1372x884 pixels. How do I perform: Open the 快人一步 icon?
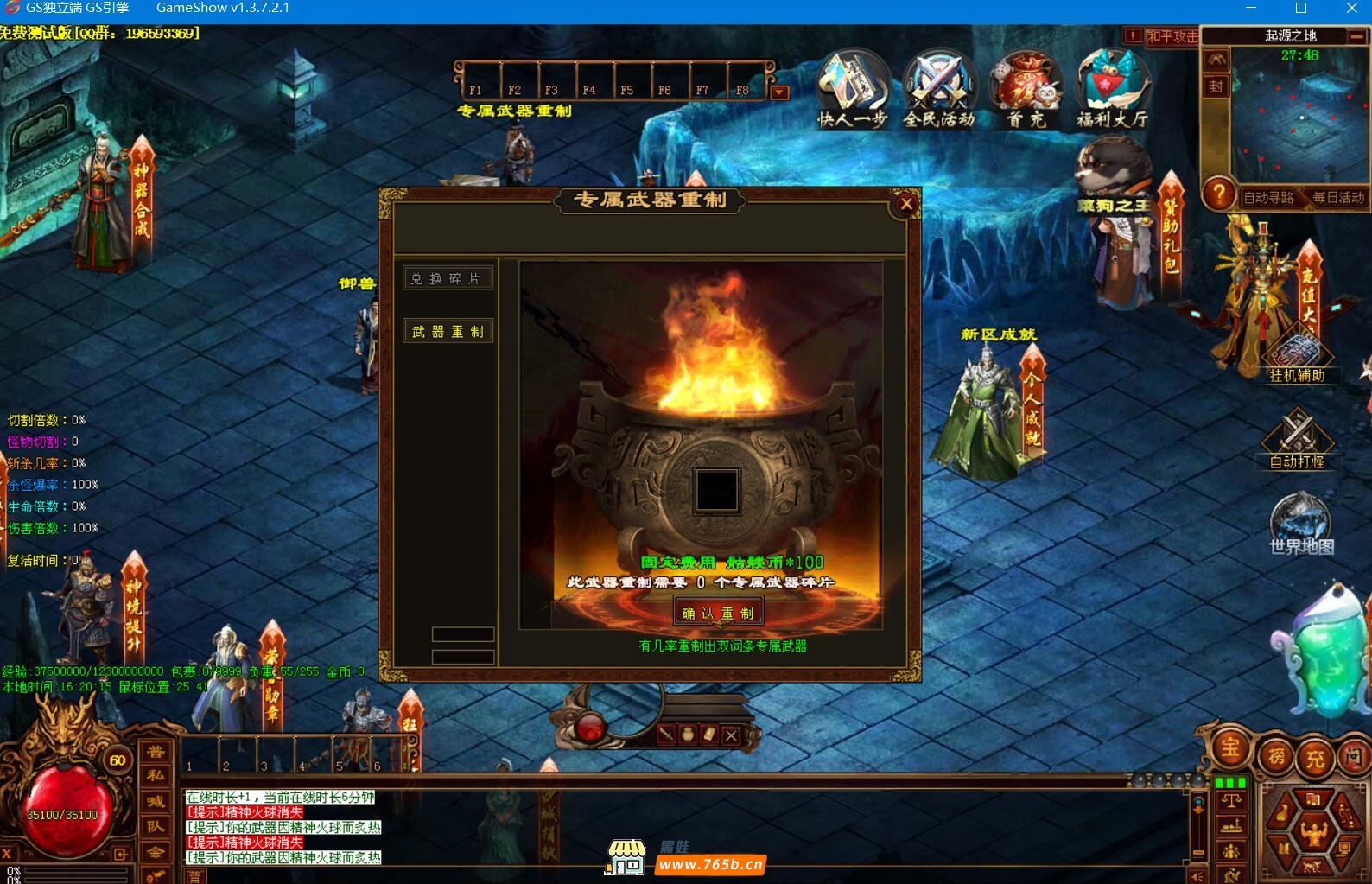tap(853, 86)
